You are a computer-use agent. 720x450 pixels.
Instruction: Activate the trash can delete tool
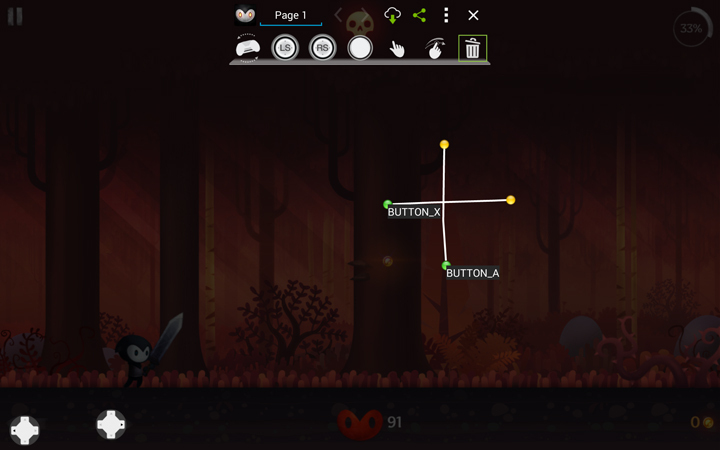tap(472, 48)
